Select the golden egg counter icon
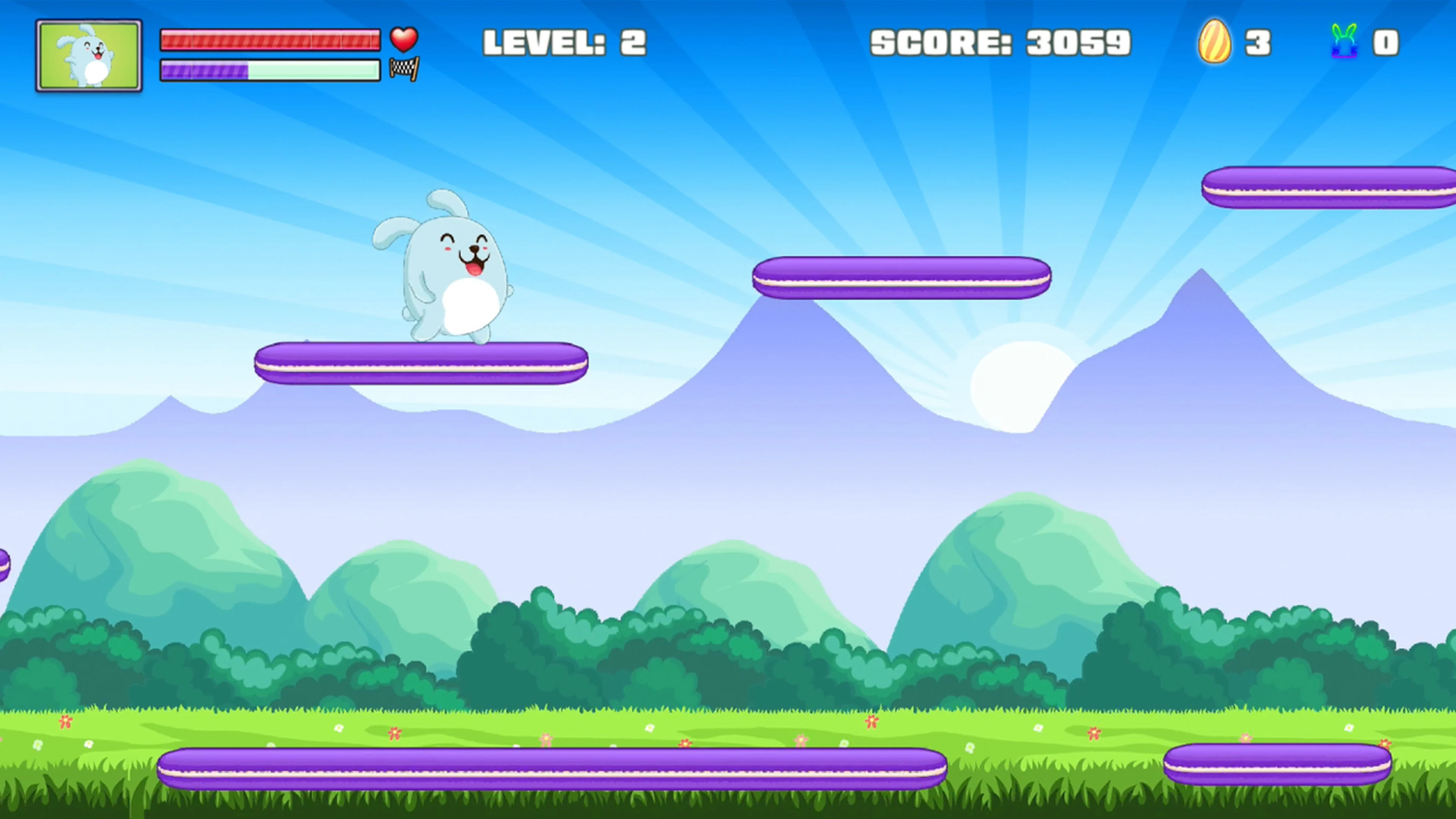 [1215, 42]
